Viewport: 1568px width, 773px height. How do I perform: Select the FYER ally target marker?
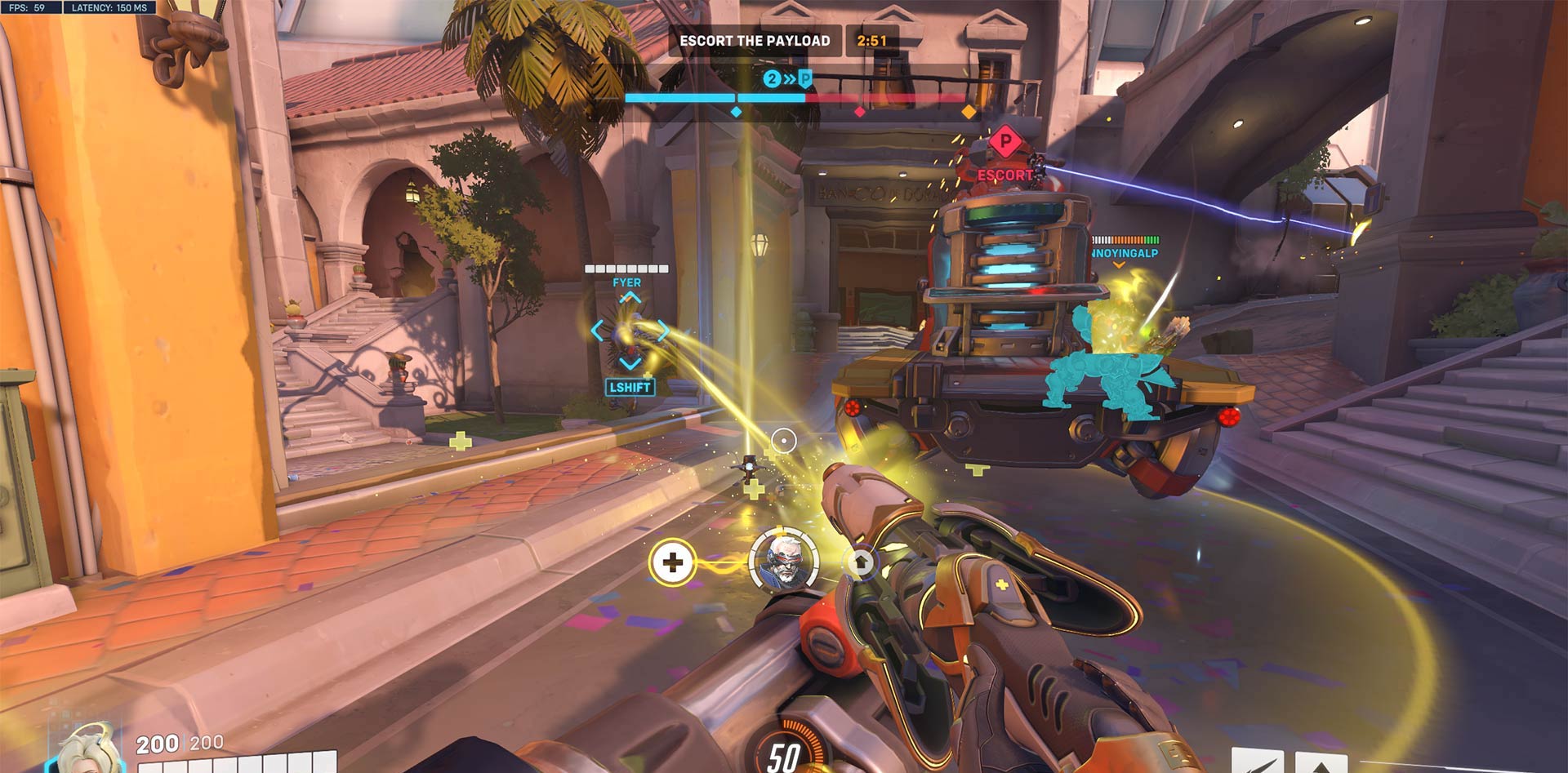[x=629, y=331]
